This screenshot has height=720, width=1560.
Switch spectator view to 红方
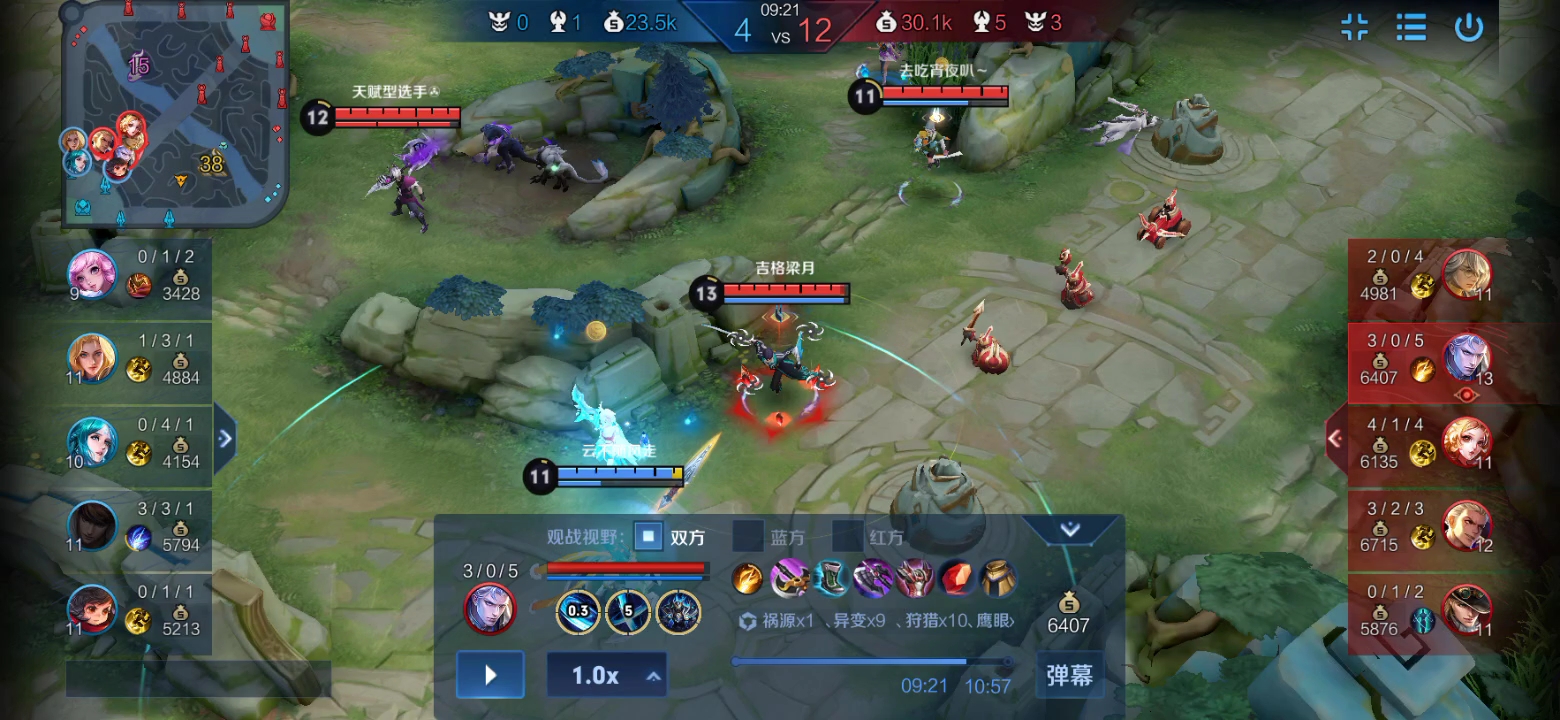(847, 537)
